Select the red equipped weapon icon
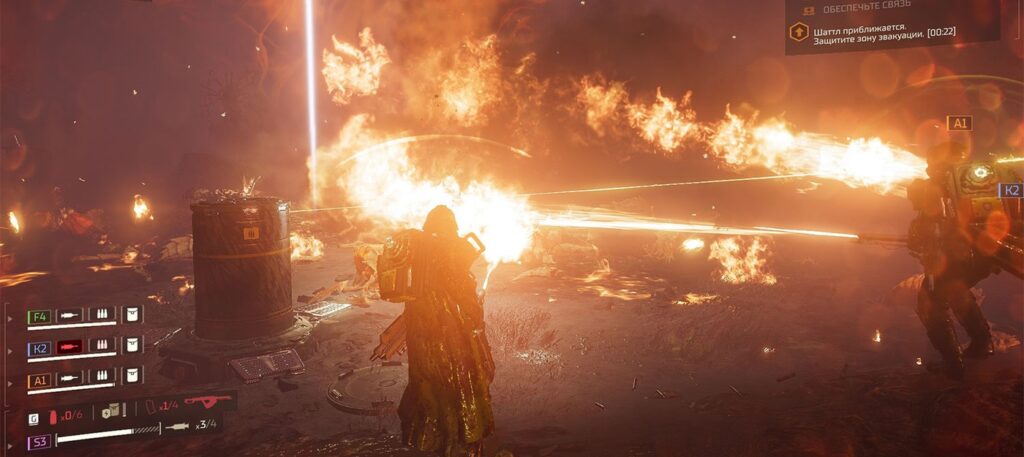The image size is (1024, 457). [x=206, y=402]
